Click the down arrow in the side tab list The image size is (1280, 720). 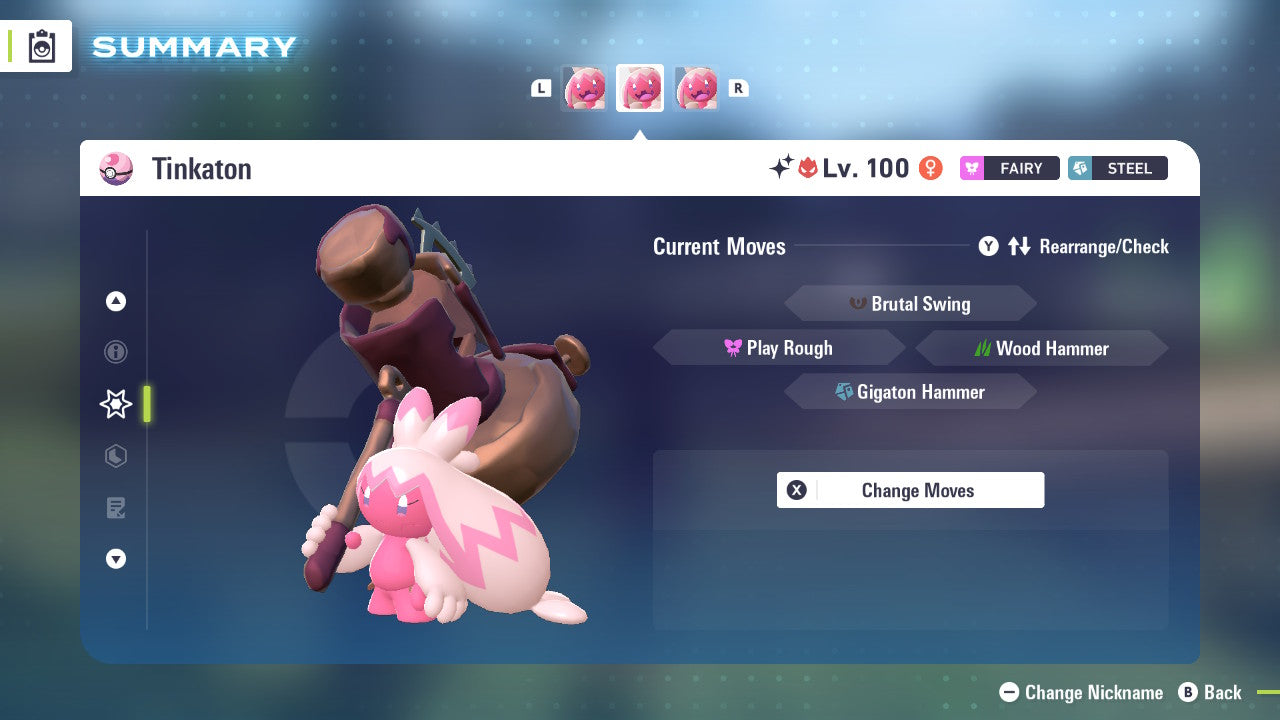click(x=116, y=560)
